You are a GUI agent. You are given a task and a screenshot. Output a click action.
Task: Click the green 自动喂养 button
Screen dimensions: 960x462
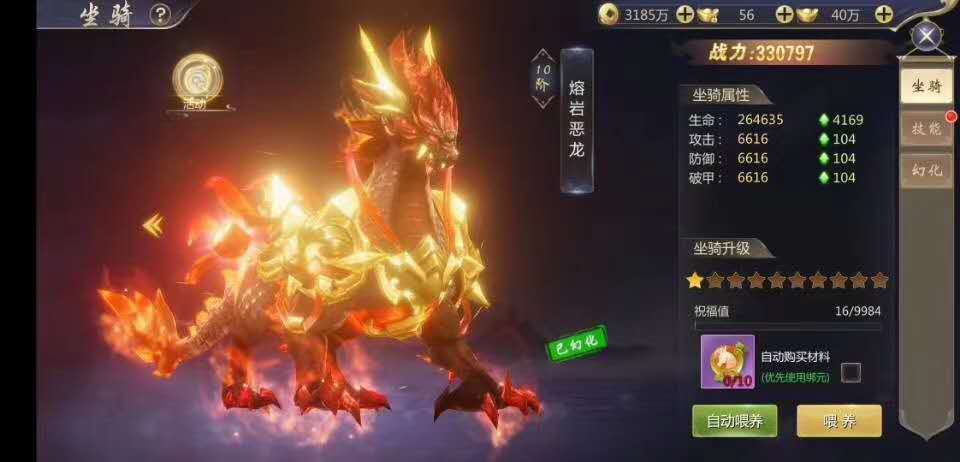(x=734, y=420)
